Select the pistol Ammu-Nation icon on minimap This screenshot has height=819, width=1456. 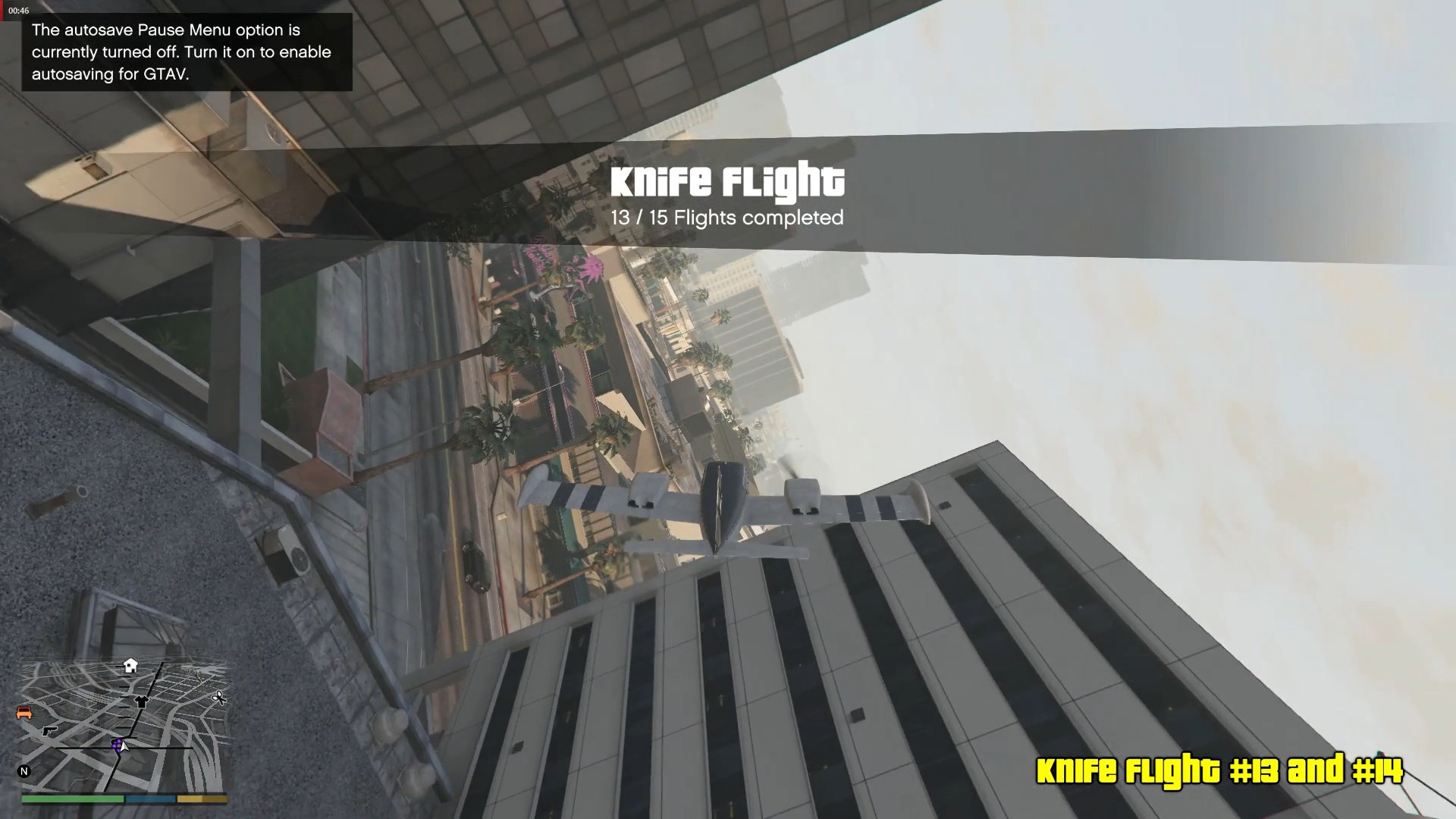(50, 732)
